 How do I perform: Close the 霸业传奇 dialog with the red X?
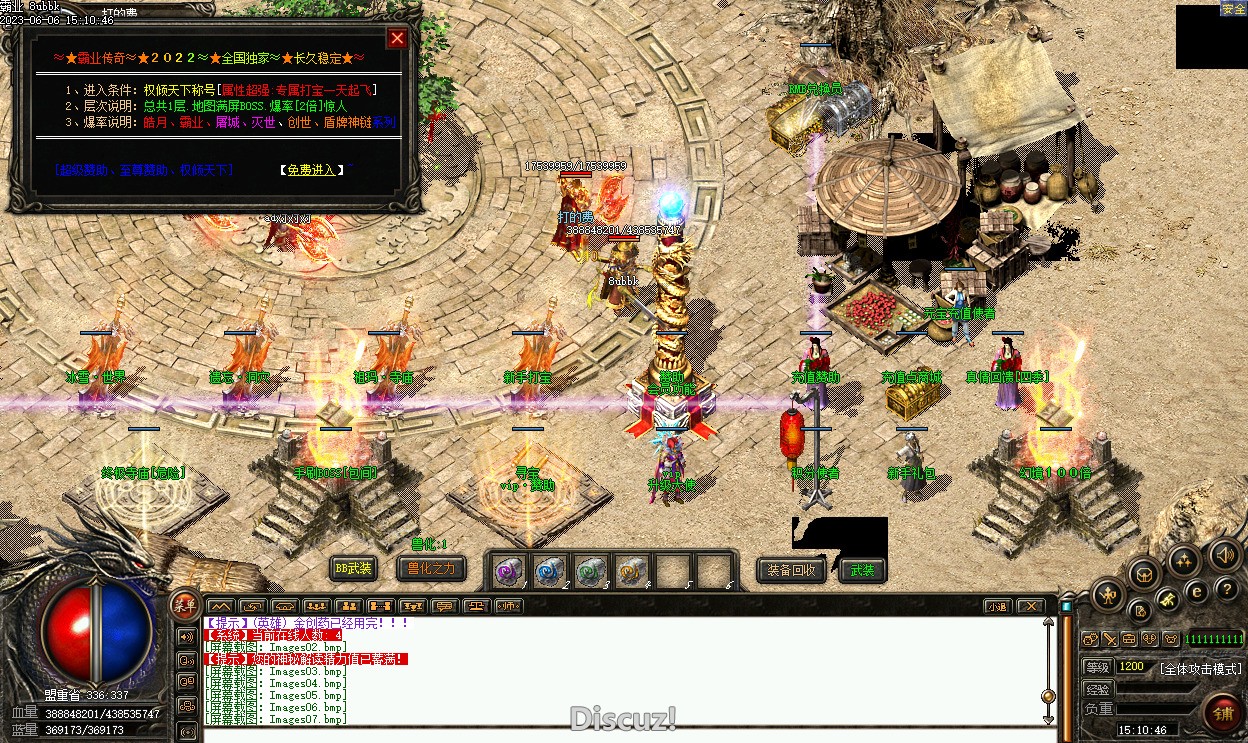397,38
